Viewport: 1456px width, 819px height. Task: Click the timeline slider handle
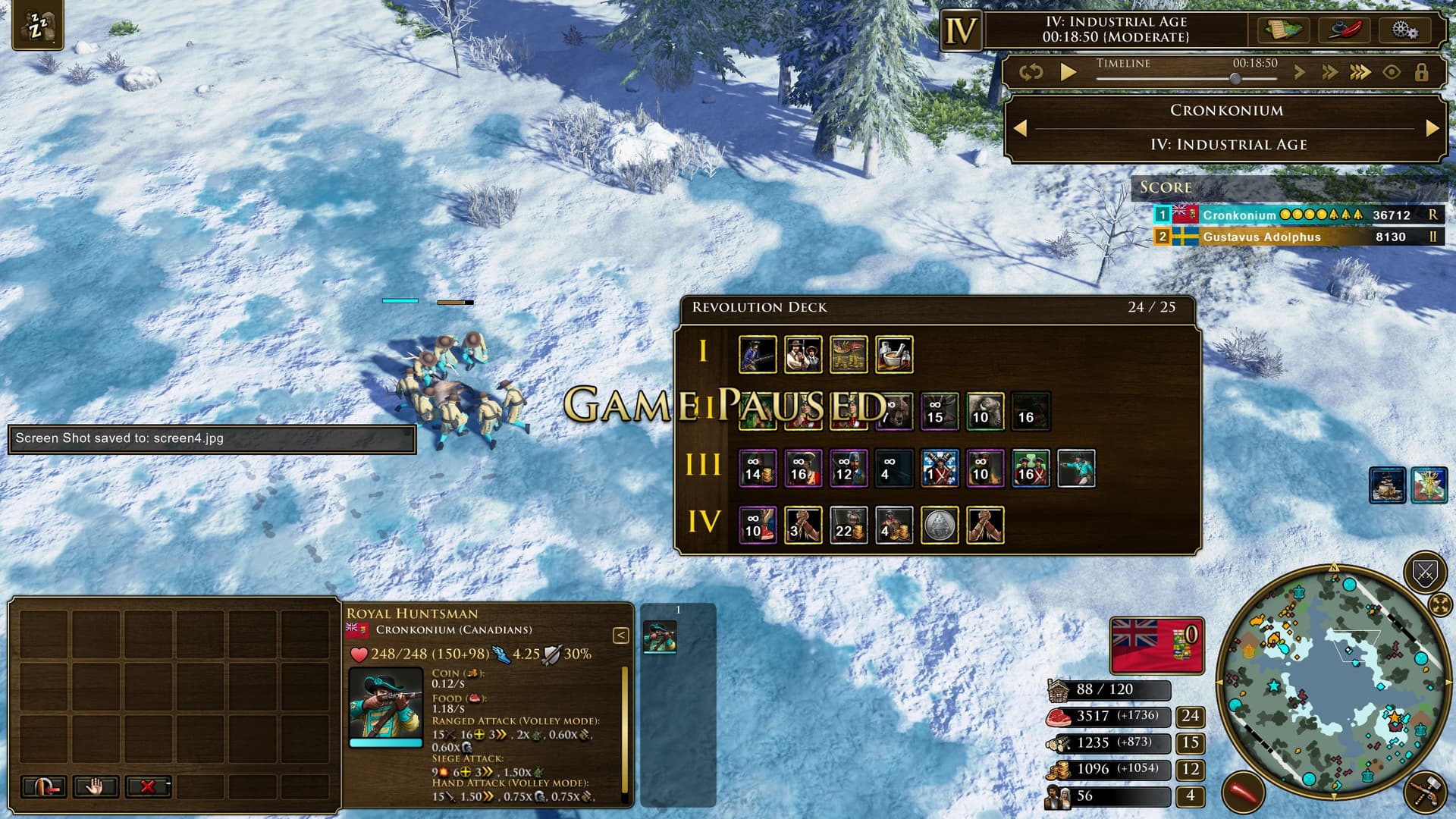(1235, 78)
